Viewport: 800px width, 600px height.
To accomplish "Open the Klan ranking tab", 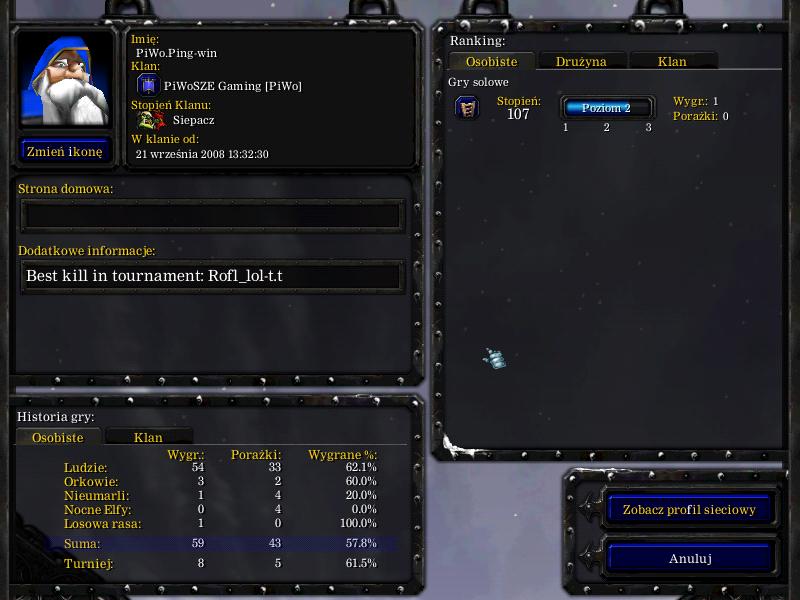I will (x=672, y=61).
